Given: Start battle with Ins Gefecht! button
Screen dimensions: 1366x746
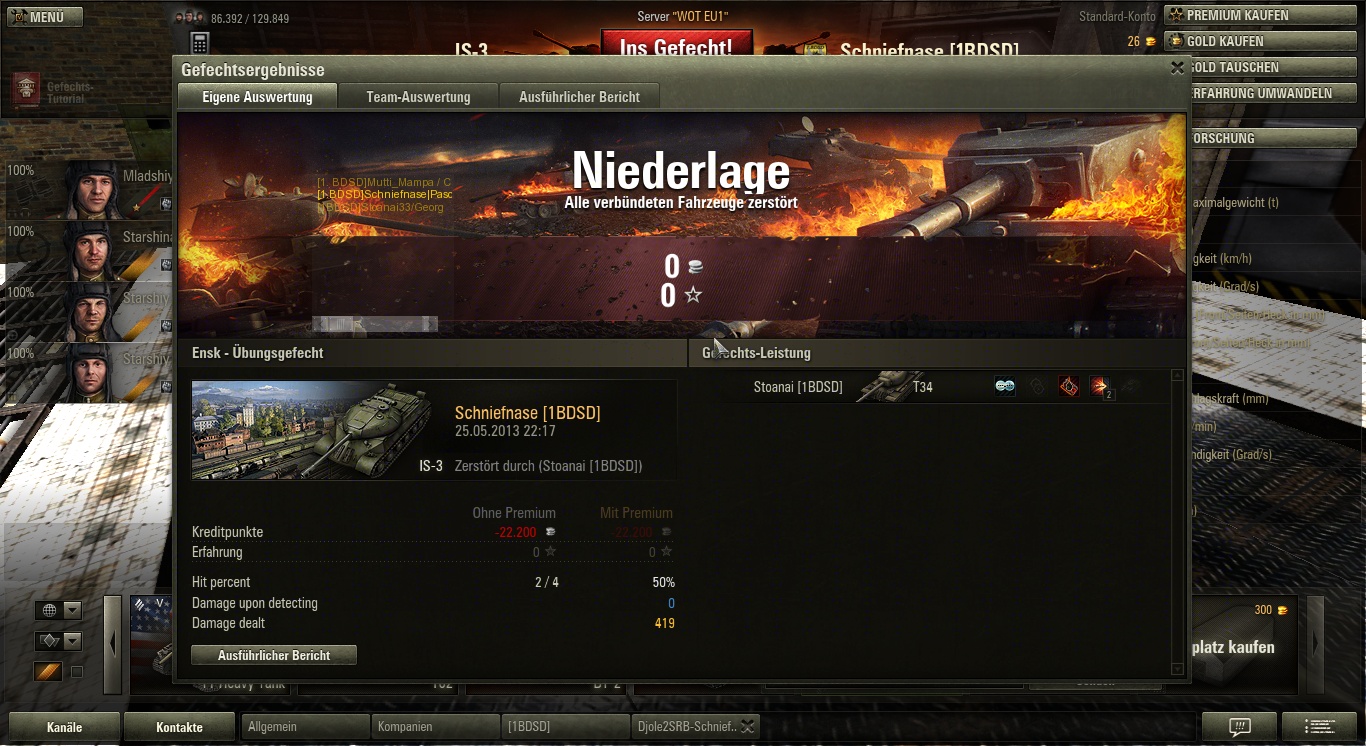Looking at the screenshot, I should tap(676, 46).
